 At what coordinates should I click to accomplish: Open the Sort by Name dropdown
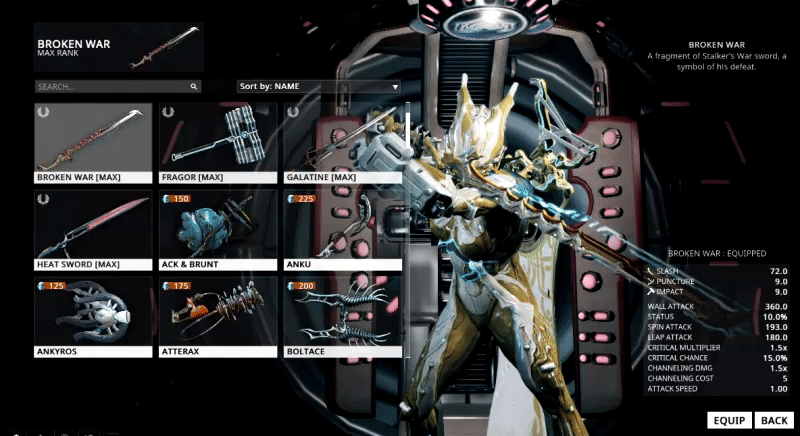coord(318,87)
